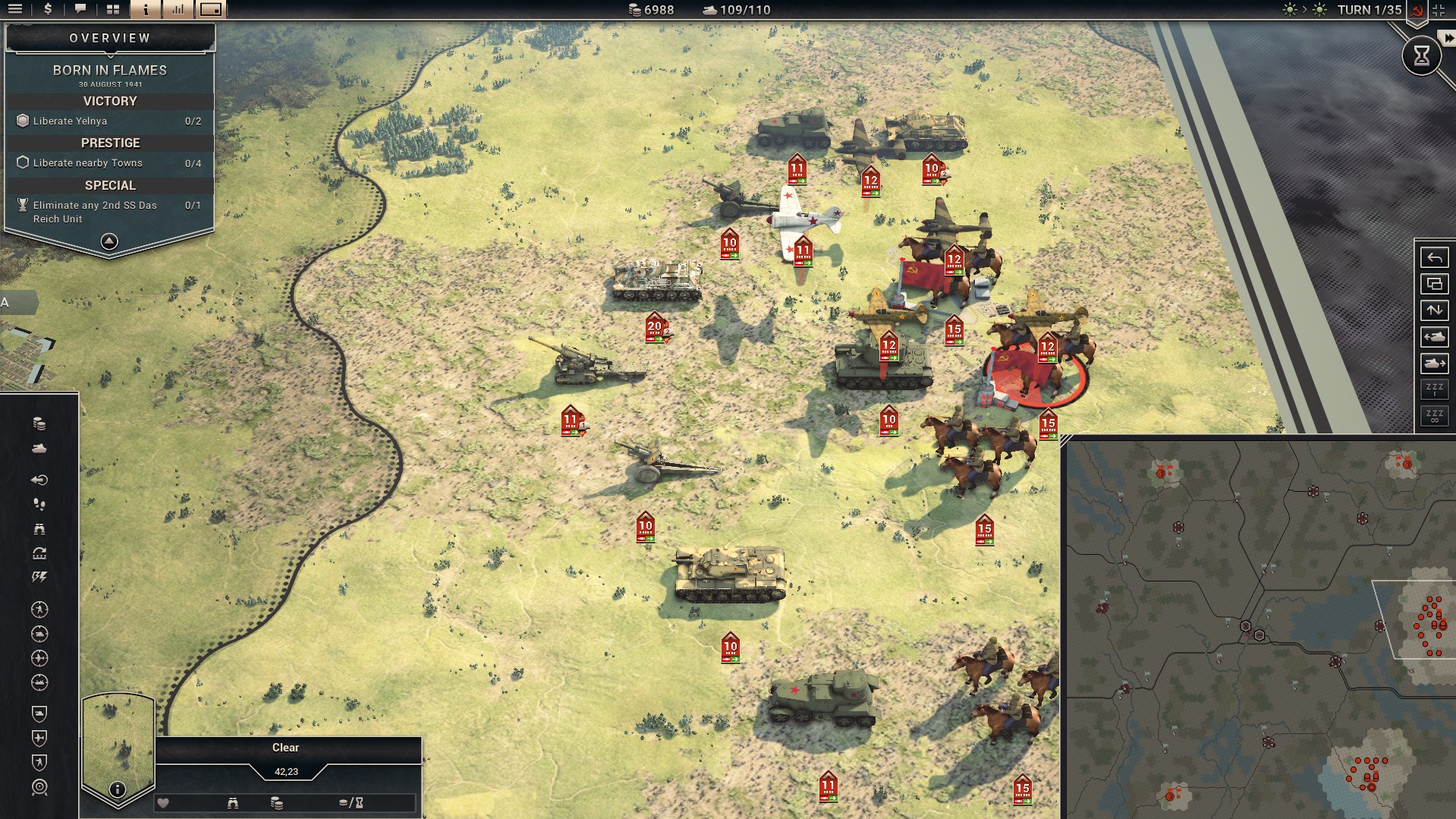Viewport: 1456px width, 819px height.
Task: Select previous unit with left tank arrow
Action: pos(1434,337)
